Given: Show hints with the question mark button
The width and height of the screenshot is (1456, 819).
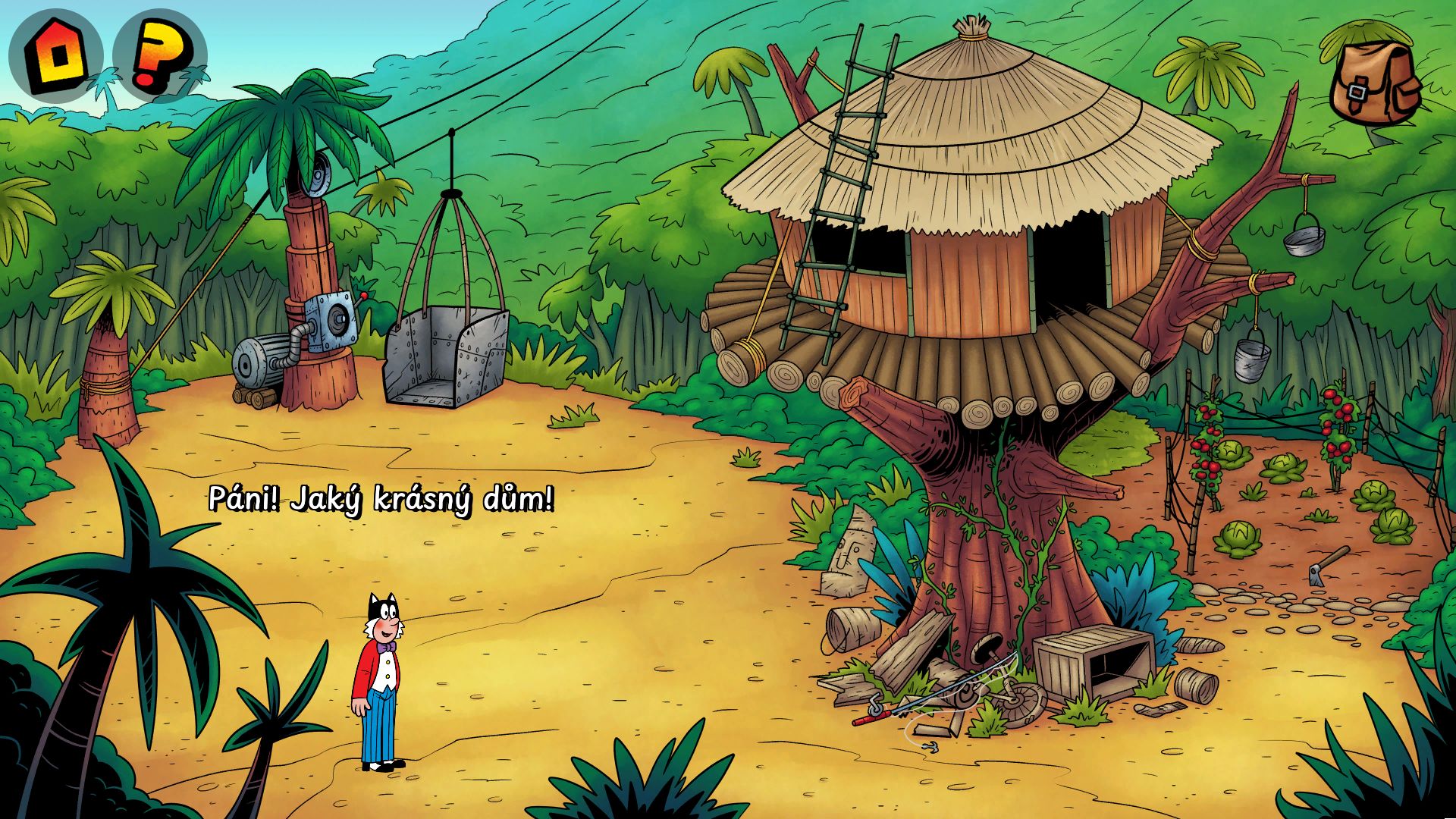Looking at the screenshot, I should click(158, 56).
